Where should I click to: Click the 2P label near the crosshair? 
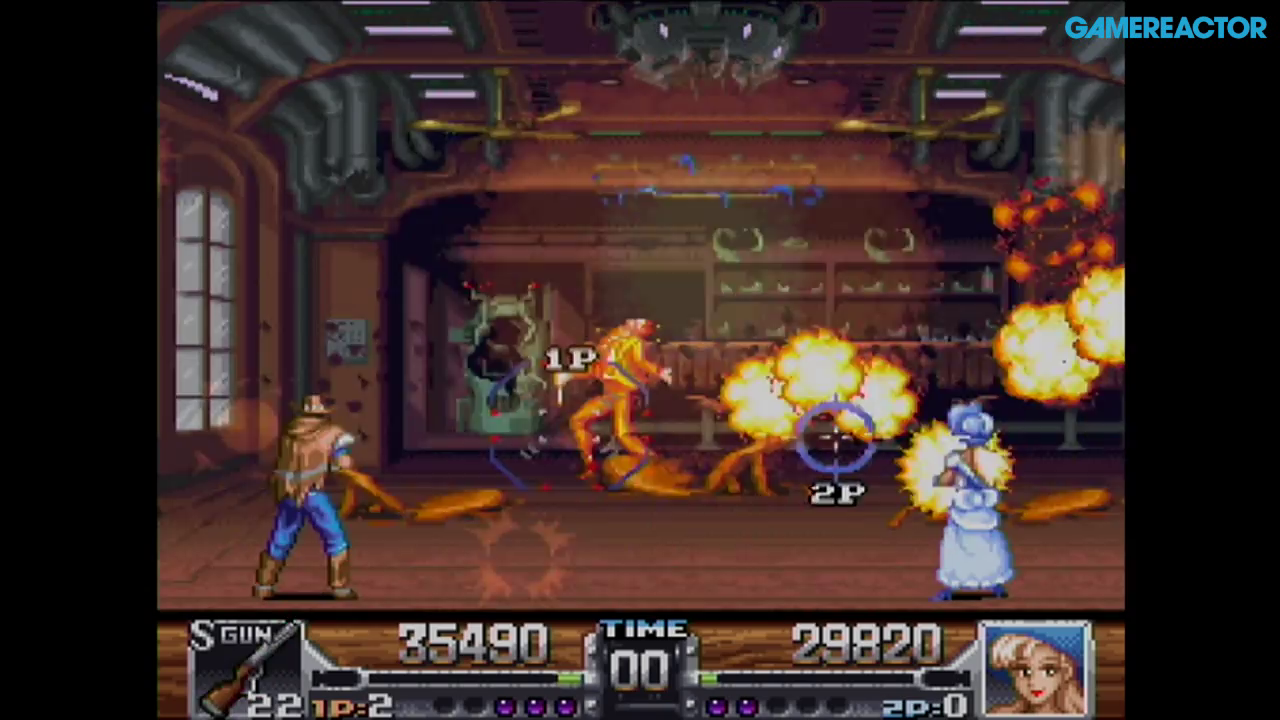click(836, 490)
